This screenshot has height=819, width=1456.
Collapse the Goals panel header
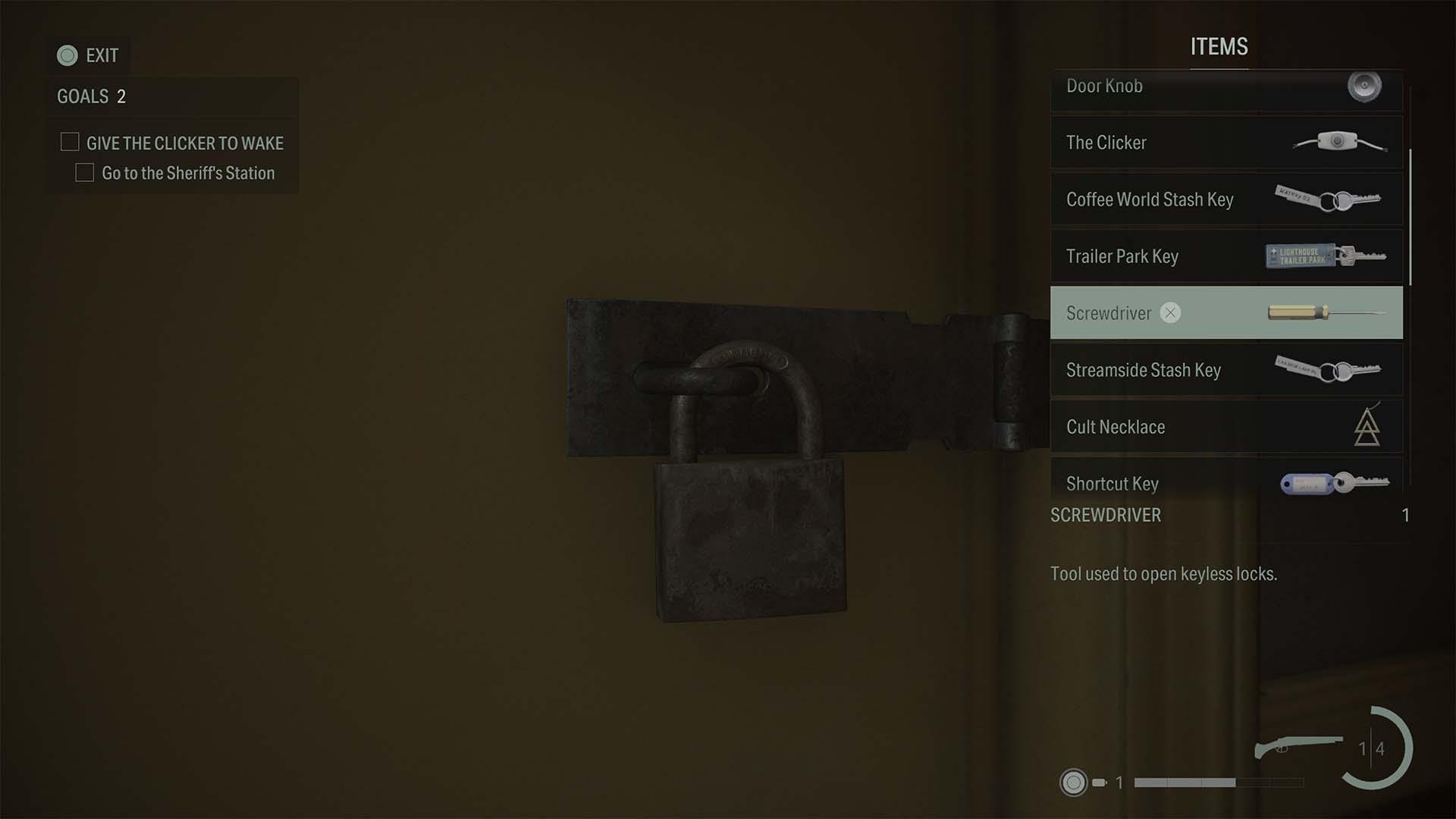tap(80, 96)
